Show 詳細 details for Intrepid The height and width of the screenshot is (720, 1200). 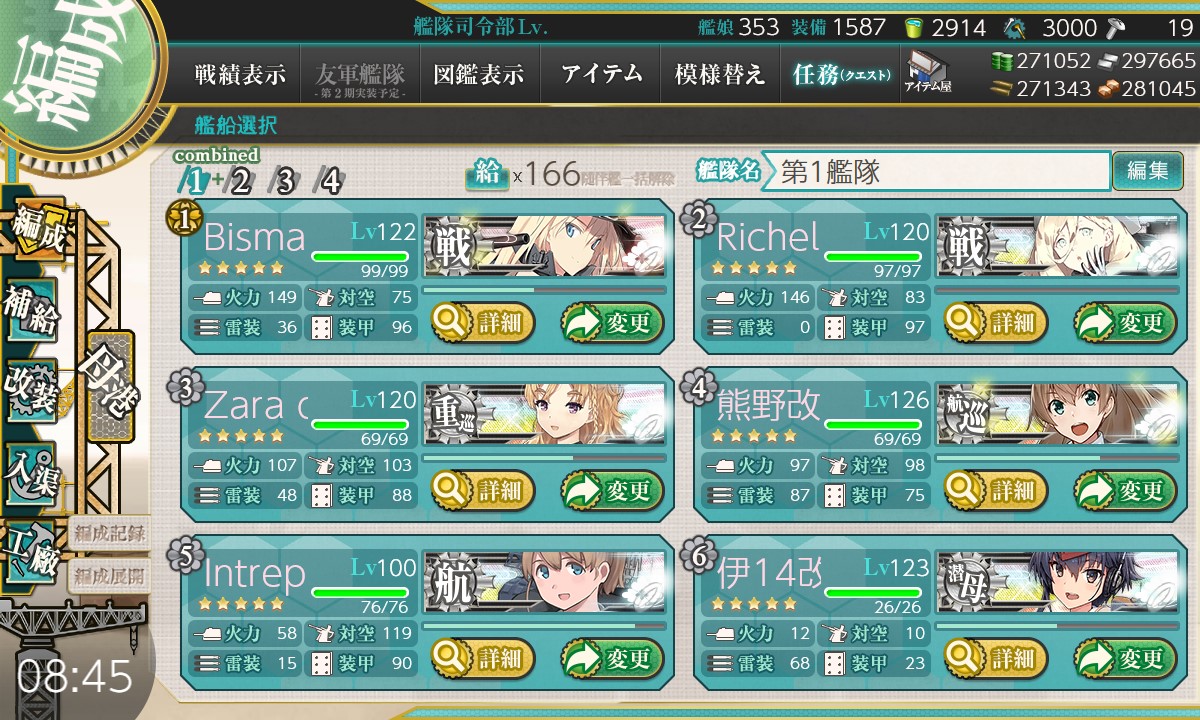(x=483, y=659)
